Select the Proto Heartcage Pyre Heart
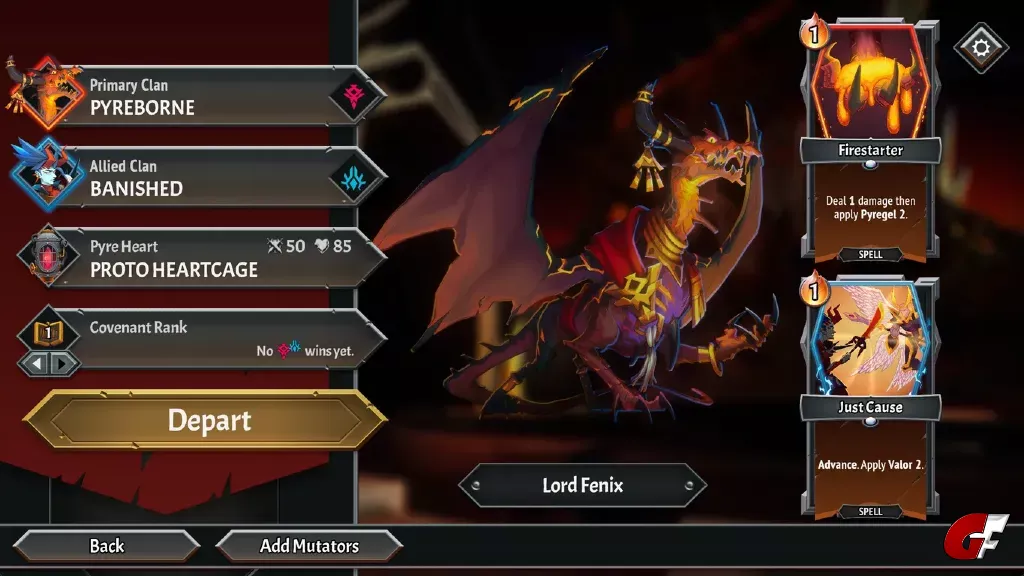 tap(200, 259)
